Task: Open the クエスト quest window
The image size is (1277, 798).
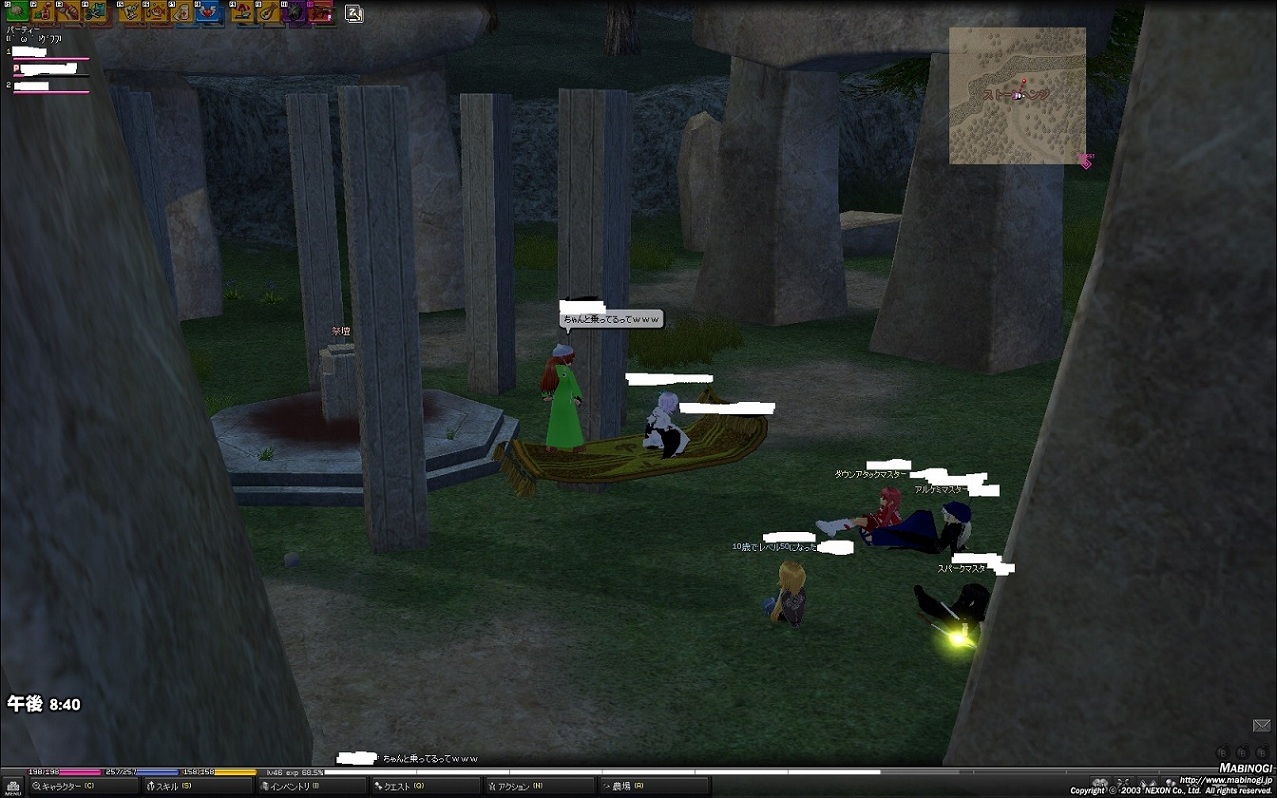Action: point(400,787)
